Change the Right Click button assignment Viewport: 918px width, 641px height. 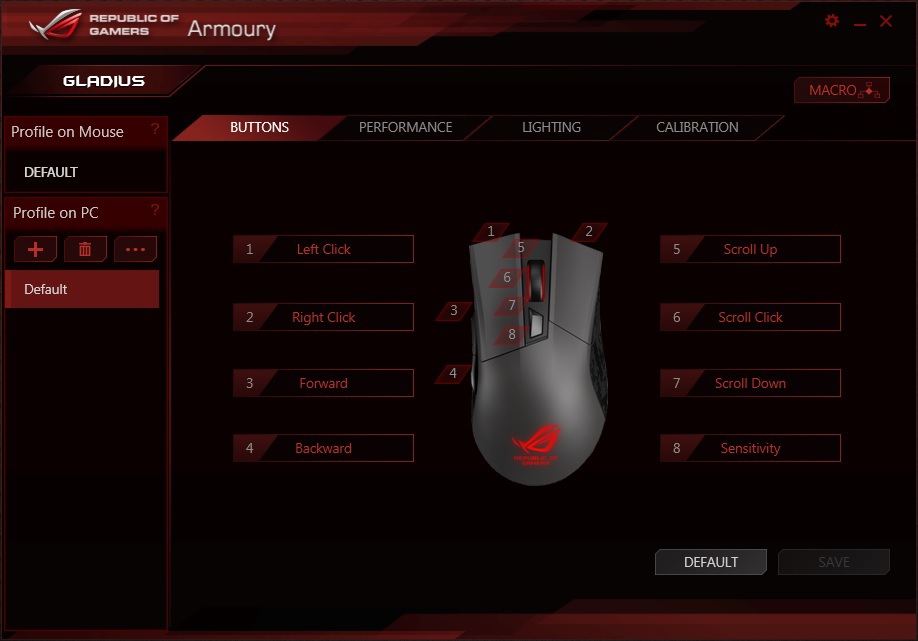(323, 317)
